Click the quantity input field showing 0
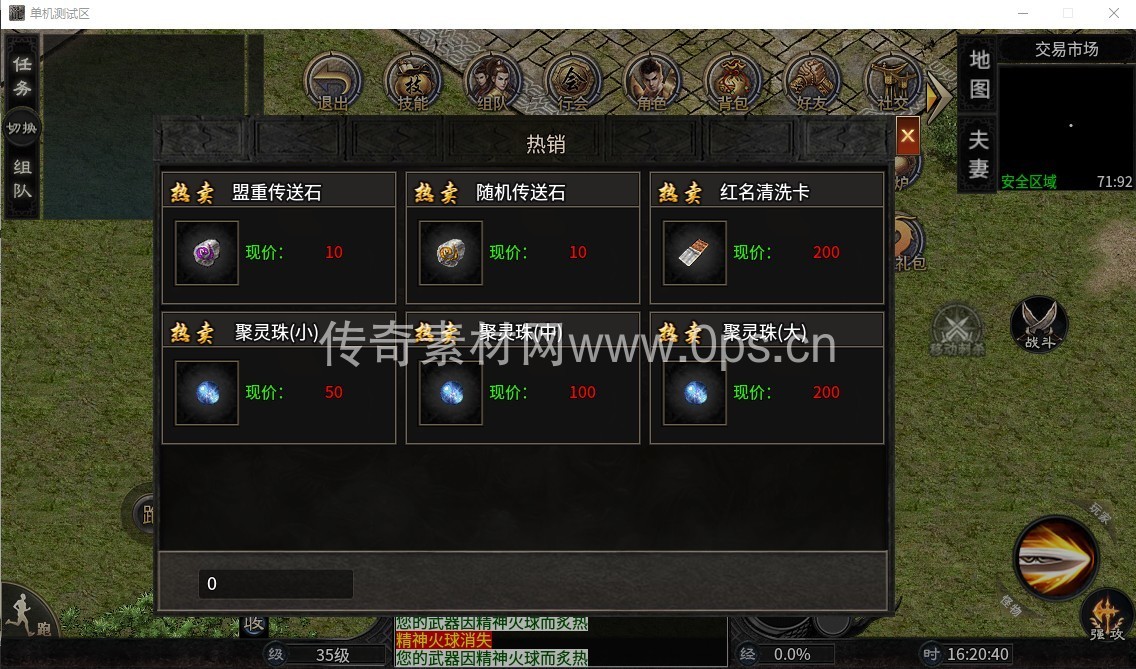 (x=275, y=584)
